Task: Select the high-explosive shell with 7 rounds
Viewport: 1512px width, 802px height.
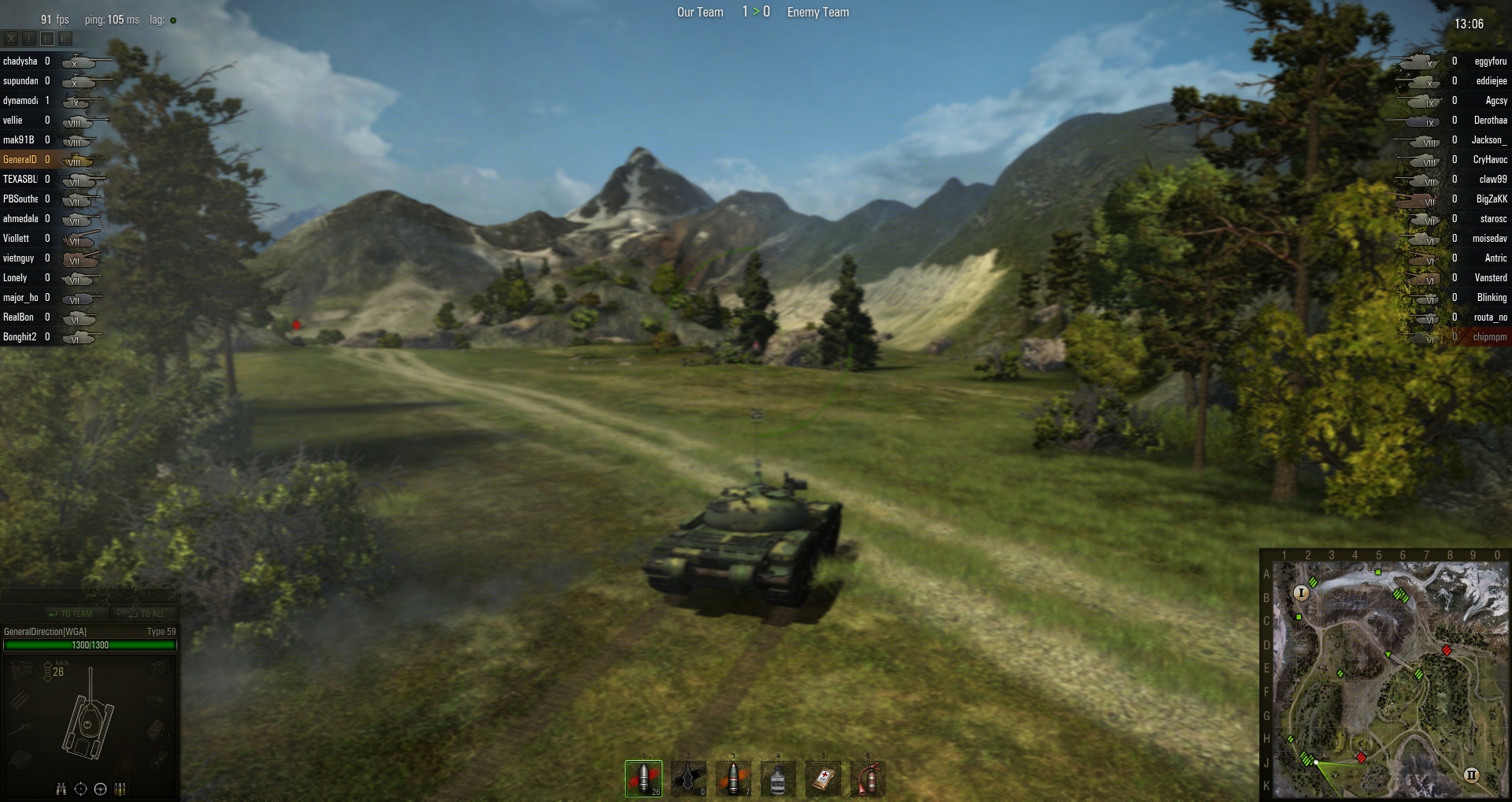Action: coord(733,778)
